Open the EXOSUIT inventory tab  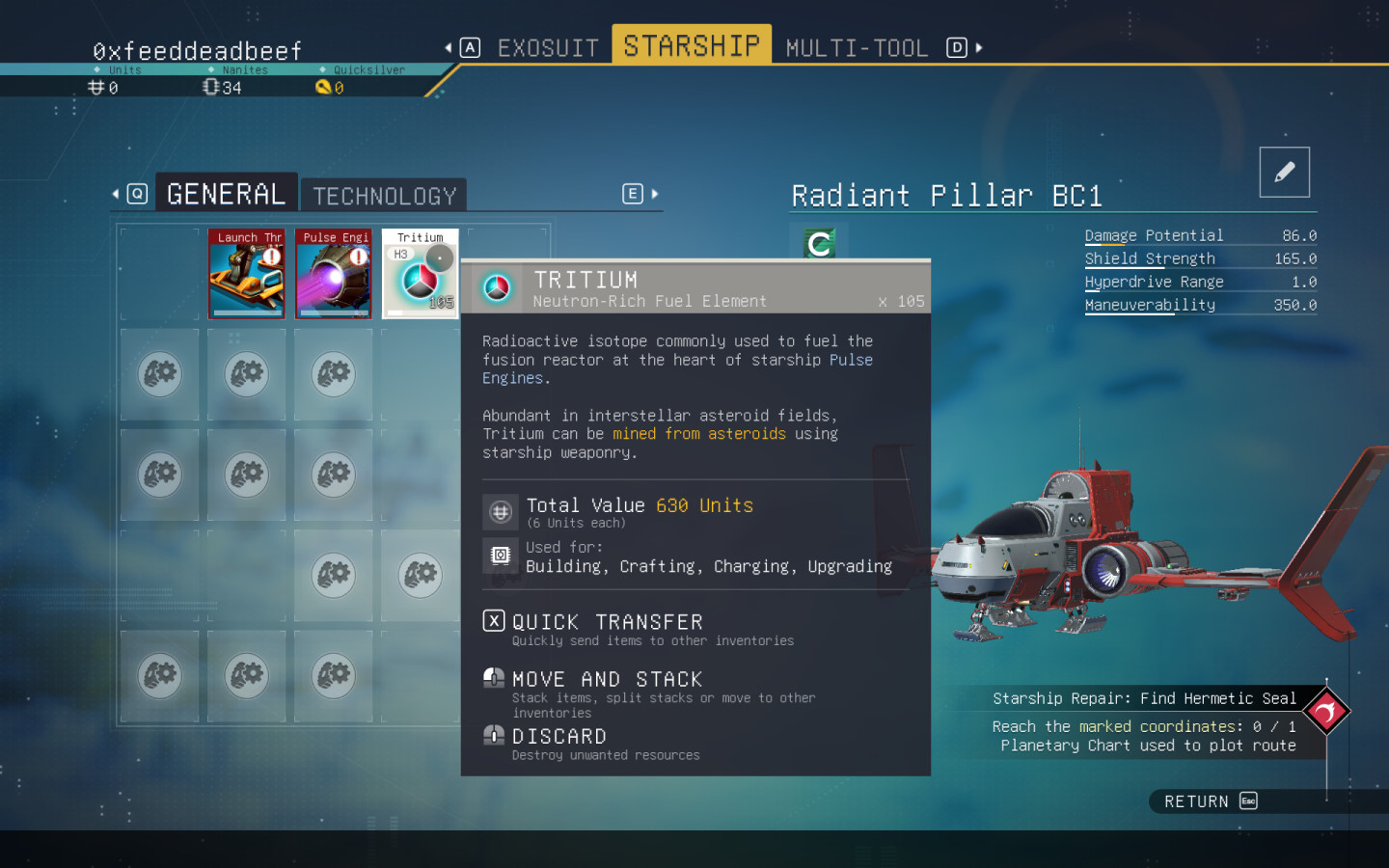547,46
